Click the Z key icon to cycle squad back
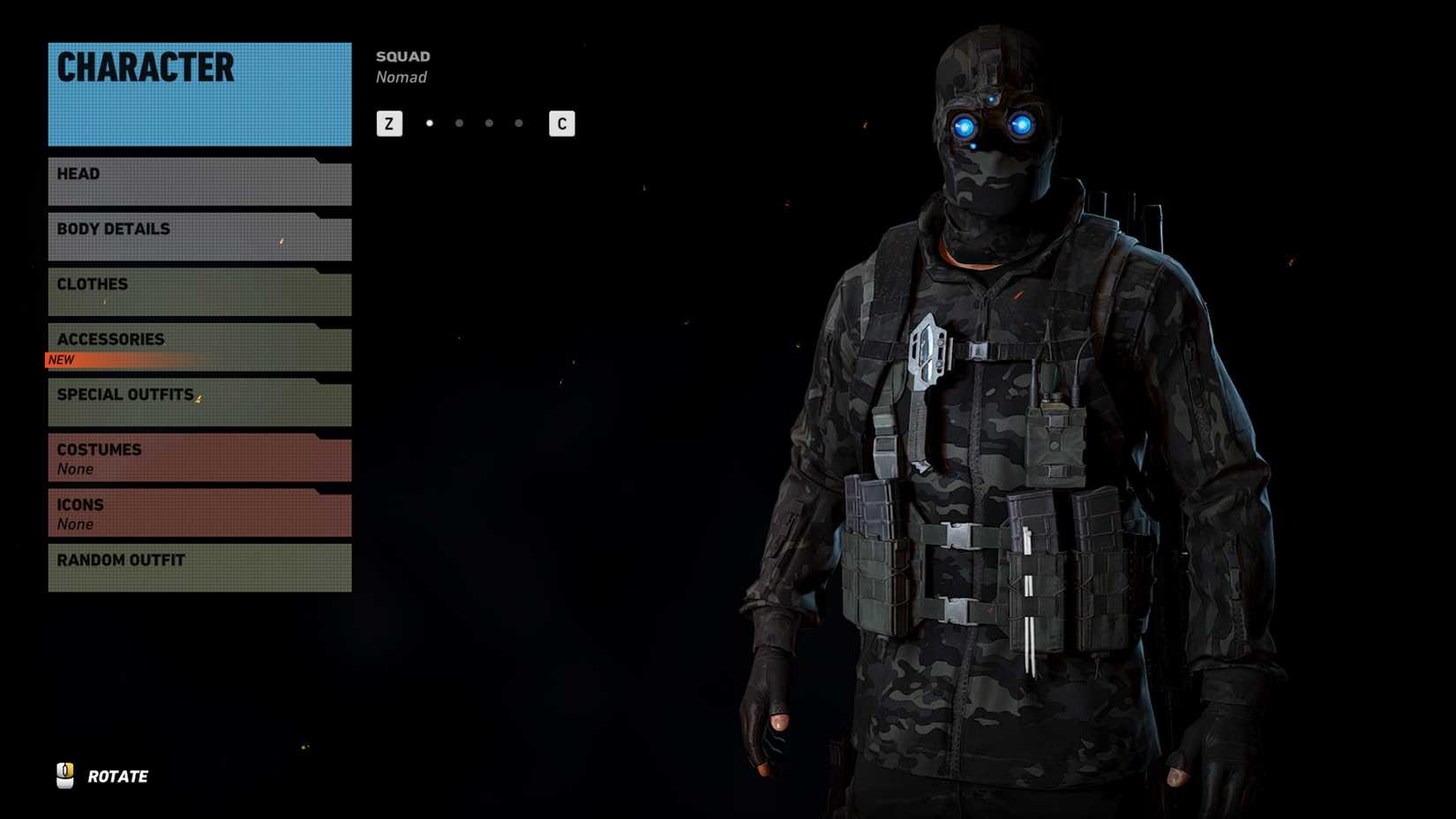 click(388, 124)
